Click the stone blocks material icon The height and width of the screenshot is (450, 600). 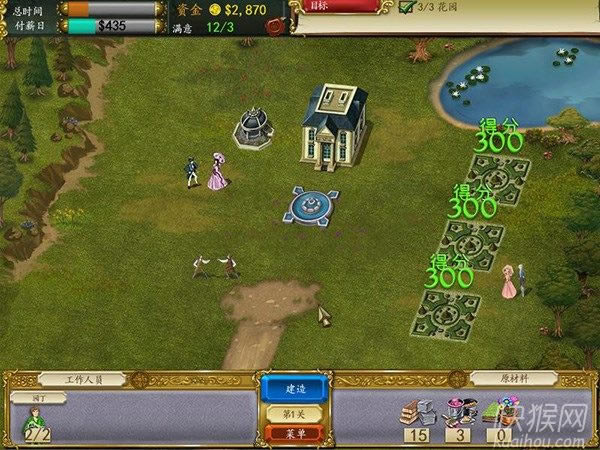416,411
